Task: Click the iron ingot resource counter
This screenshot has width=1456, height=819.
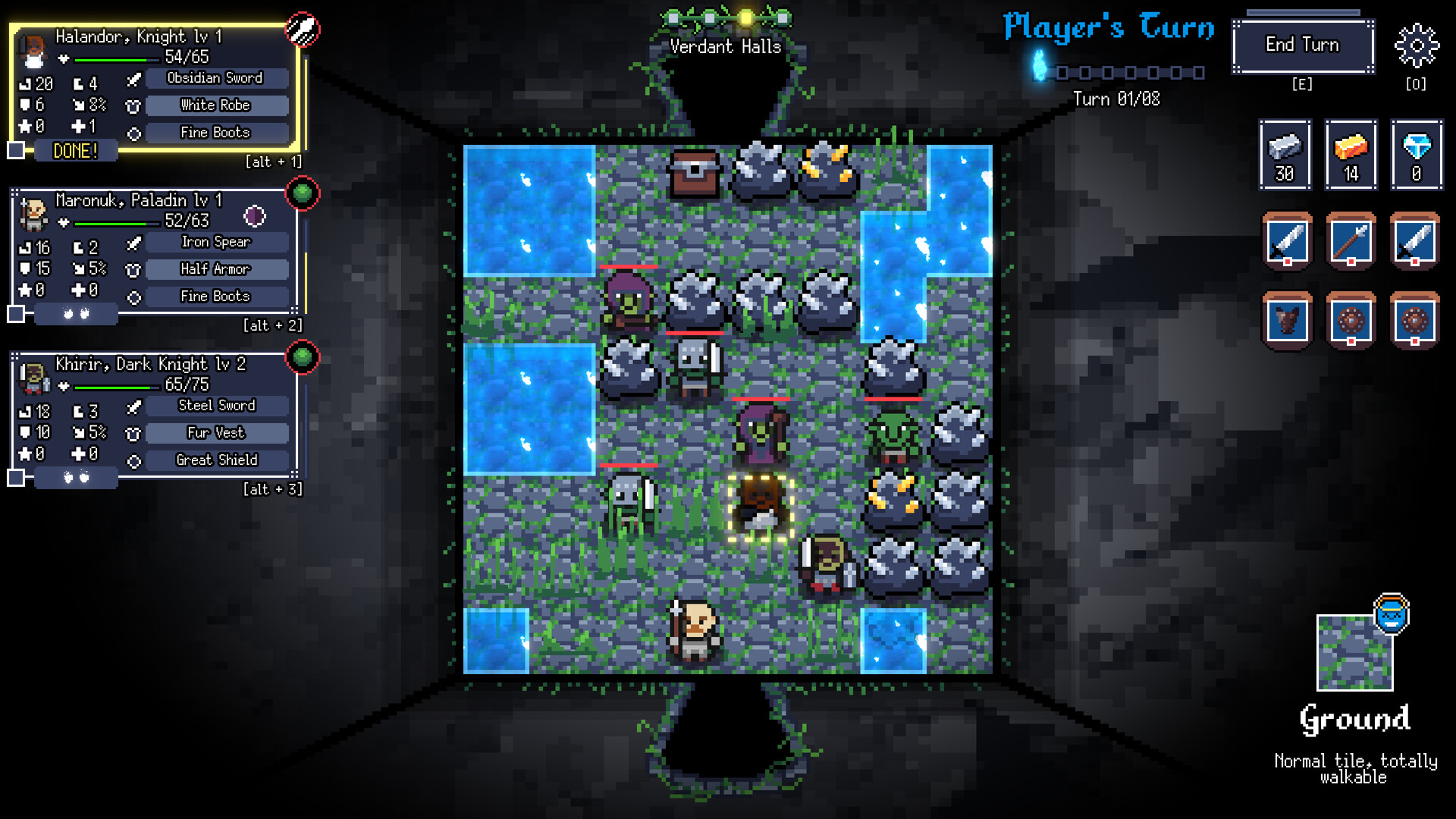Action: point(1286,154)
